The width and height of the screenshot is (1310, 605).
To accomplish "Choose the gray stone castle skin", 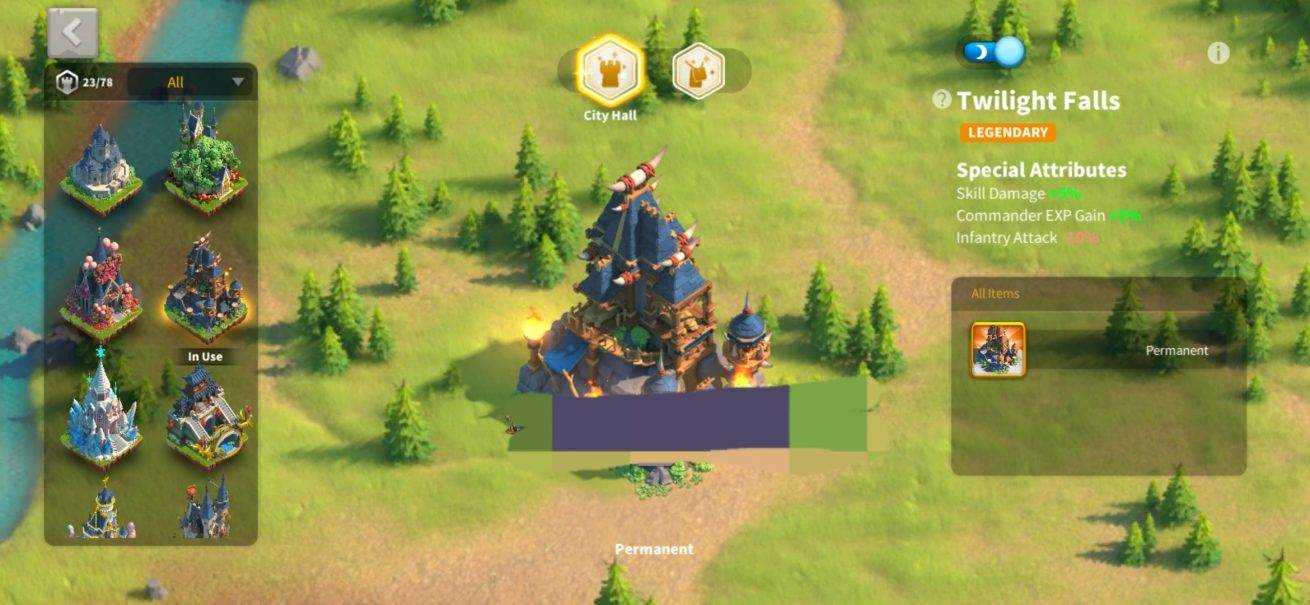I will [x=101, y=167].
